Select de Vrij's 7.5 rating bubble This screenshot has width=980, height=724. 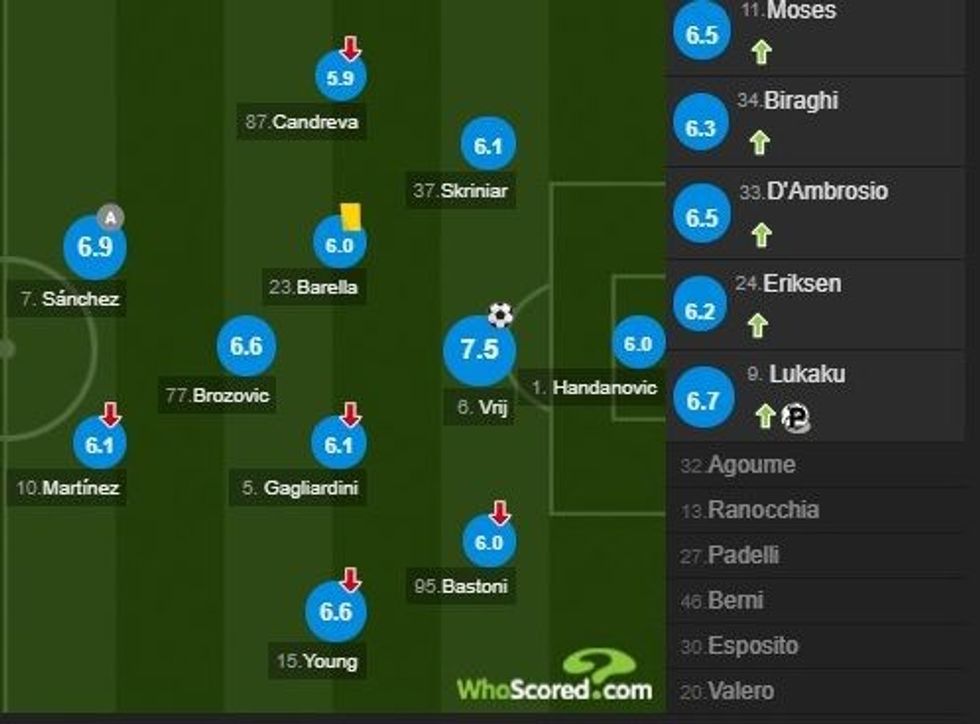pyautogui.click(x=479, y=350)
